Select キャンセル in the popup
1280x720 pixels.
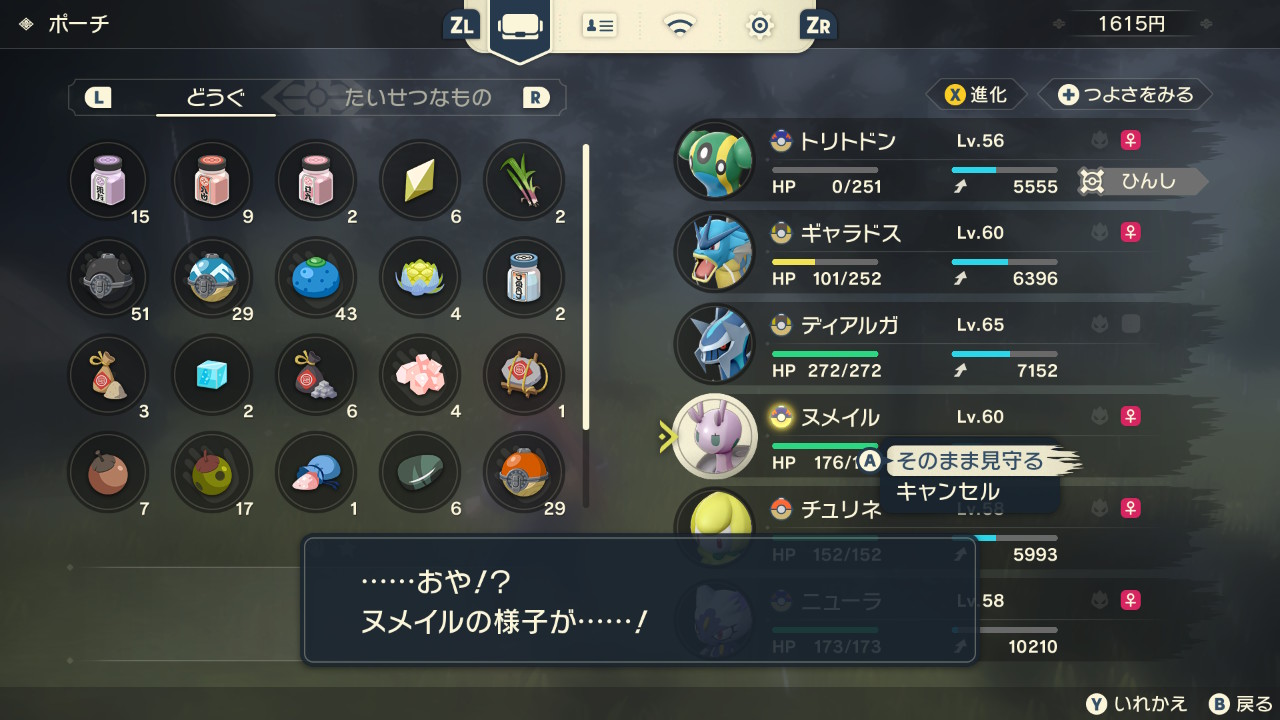tap(947, 491)
